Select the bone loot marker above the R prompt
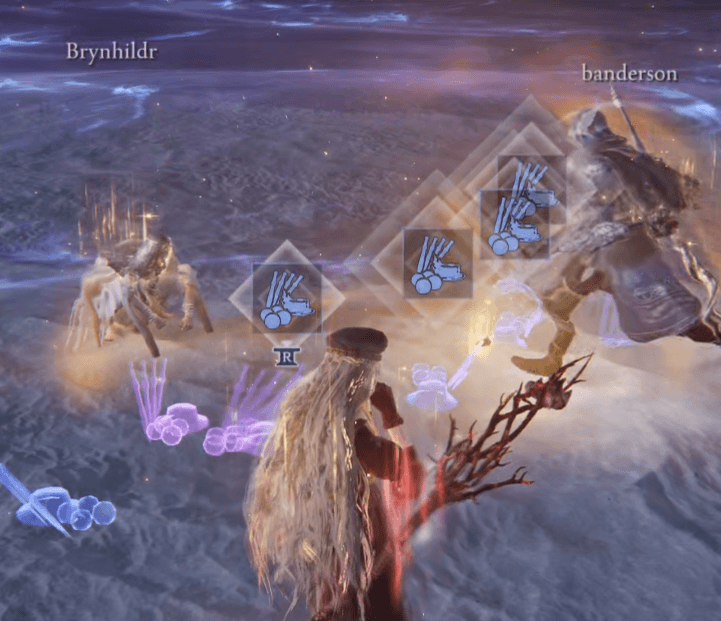The image size is (721, 621). [x=287, y=298]
